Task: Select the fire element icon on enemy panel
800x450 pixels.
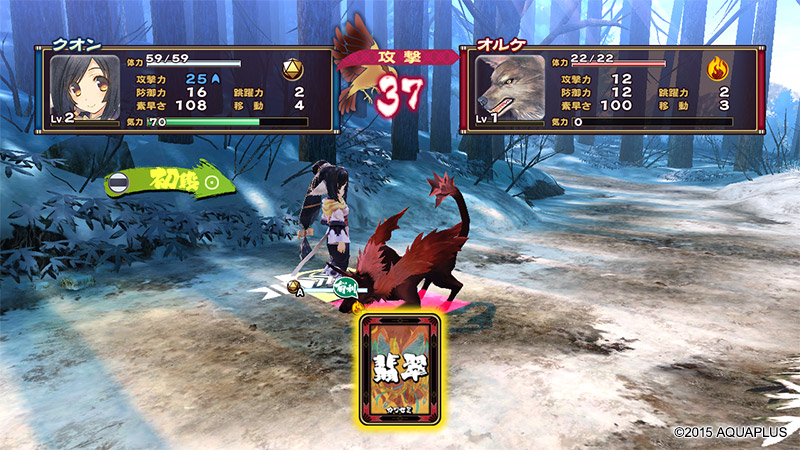Action: coord(718,69)
